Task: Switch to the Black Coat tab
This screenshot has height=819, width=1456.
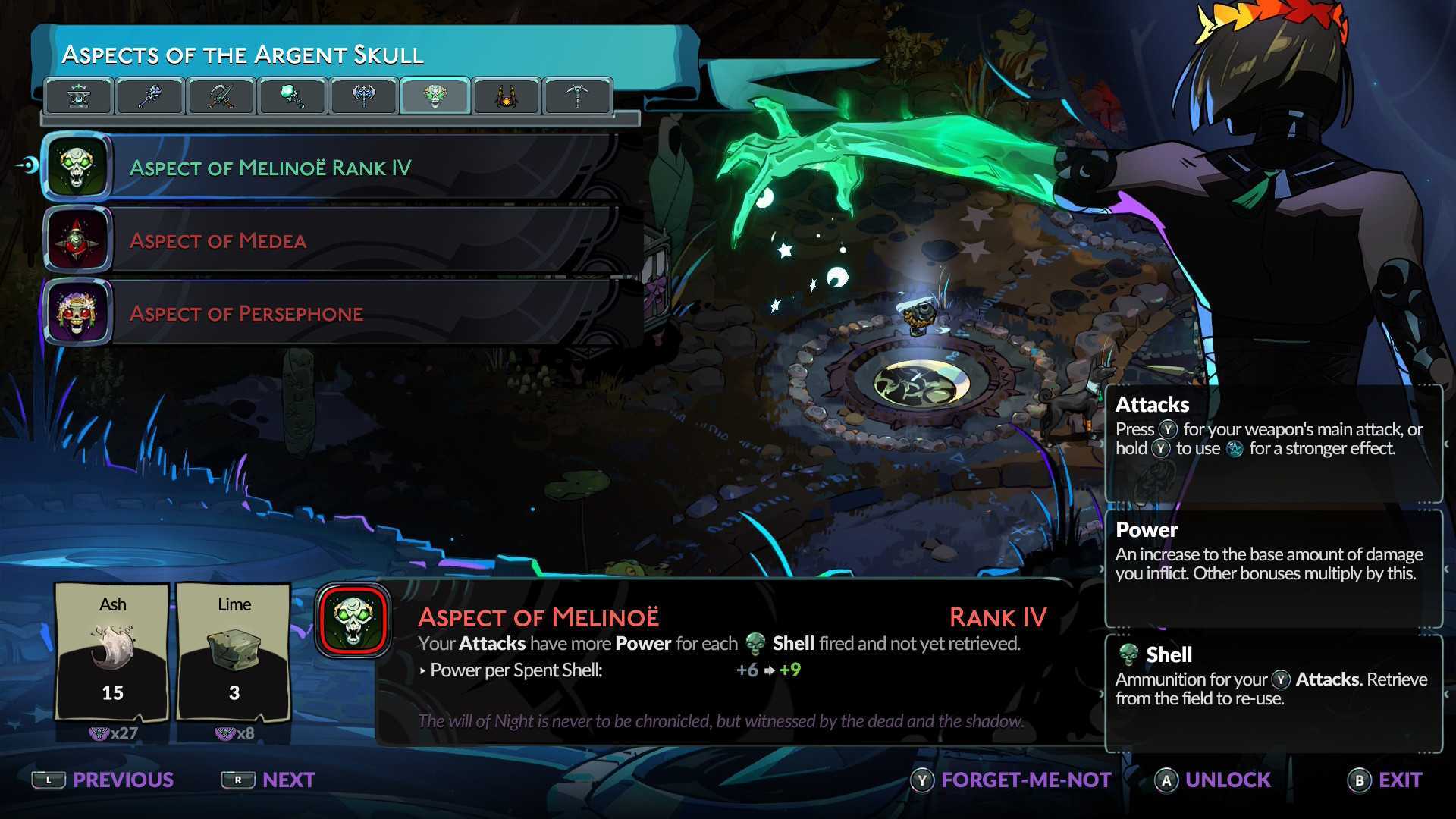Action: coord(506,96)
